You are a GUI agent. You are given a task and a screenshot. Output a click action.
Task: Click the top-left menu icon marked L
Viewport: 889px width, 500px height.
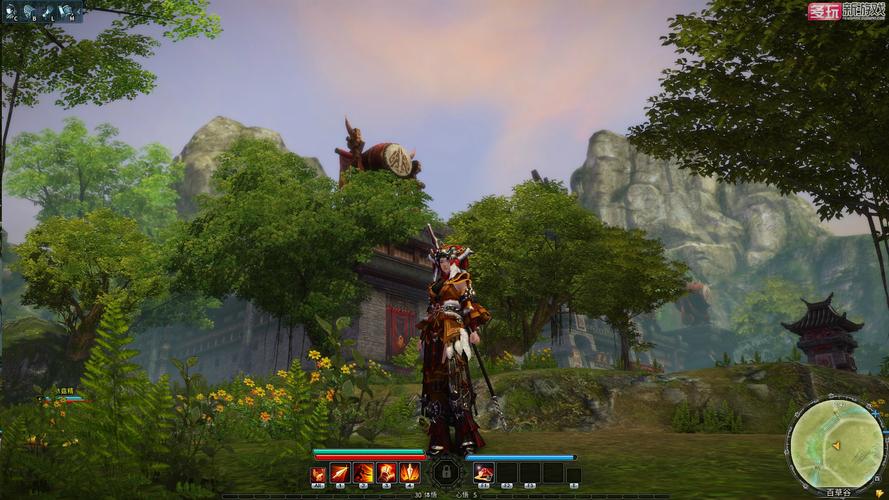pos(48,12)
